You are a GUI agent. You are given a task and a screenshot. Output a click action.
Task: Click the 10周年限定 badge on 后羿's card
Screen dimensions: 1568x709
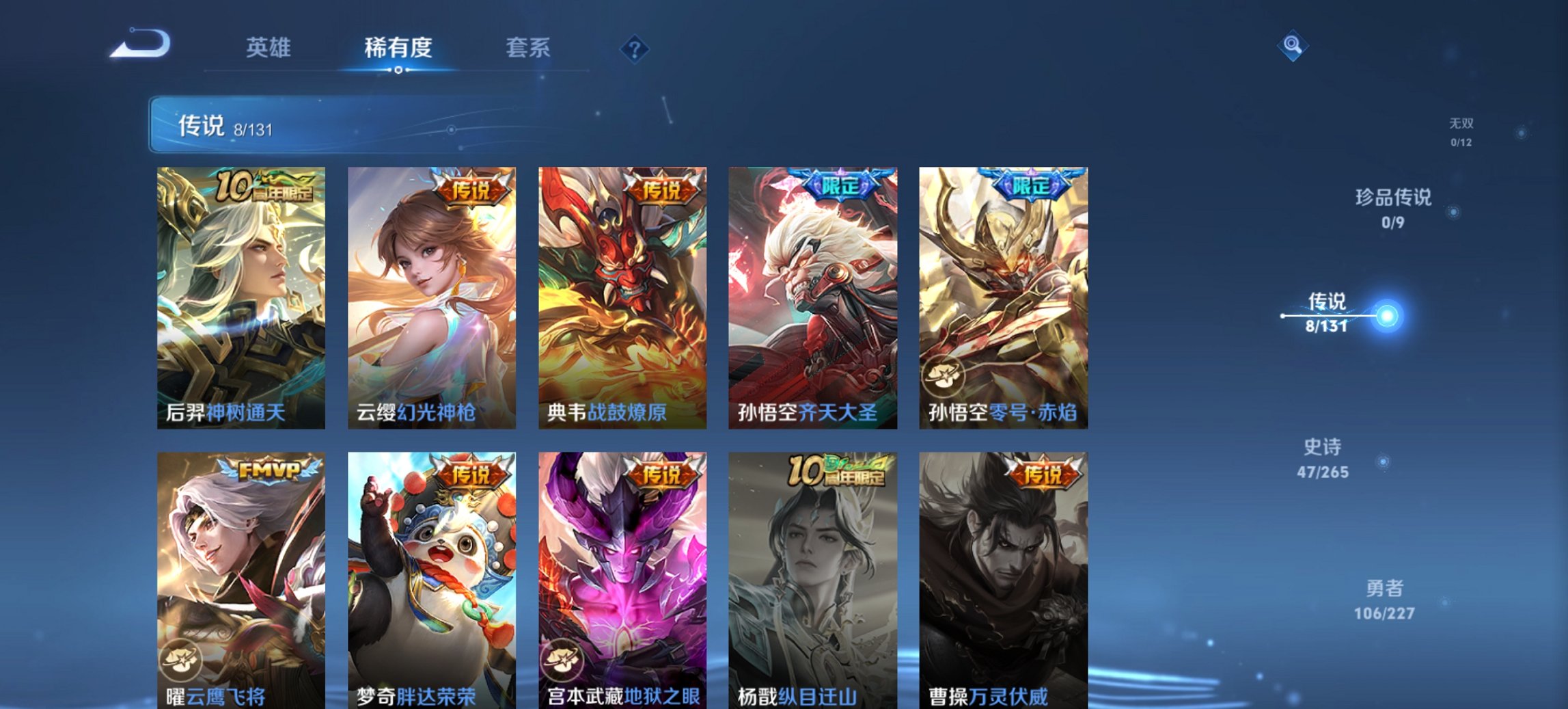tap(264, 185)
